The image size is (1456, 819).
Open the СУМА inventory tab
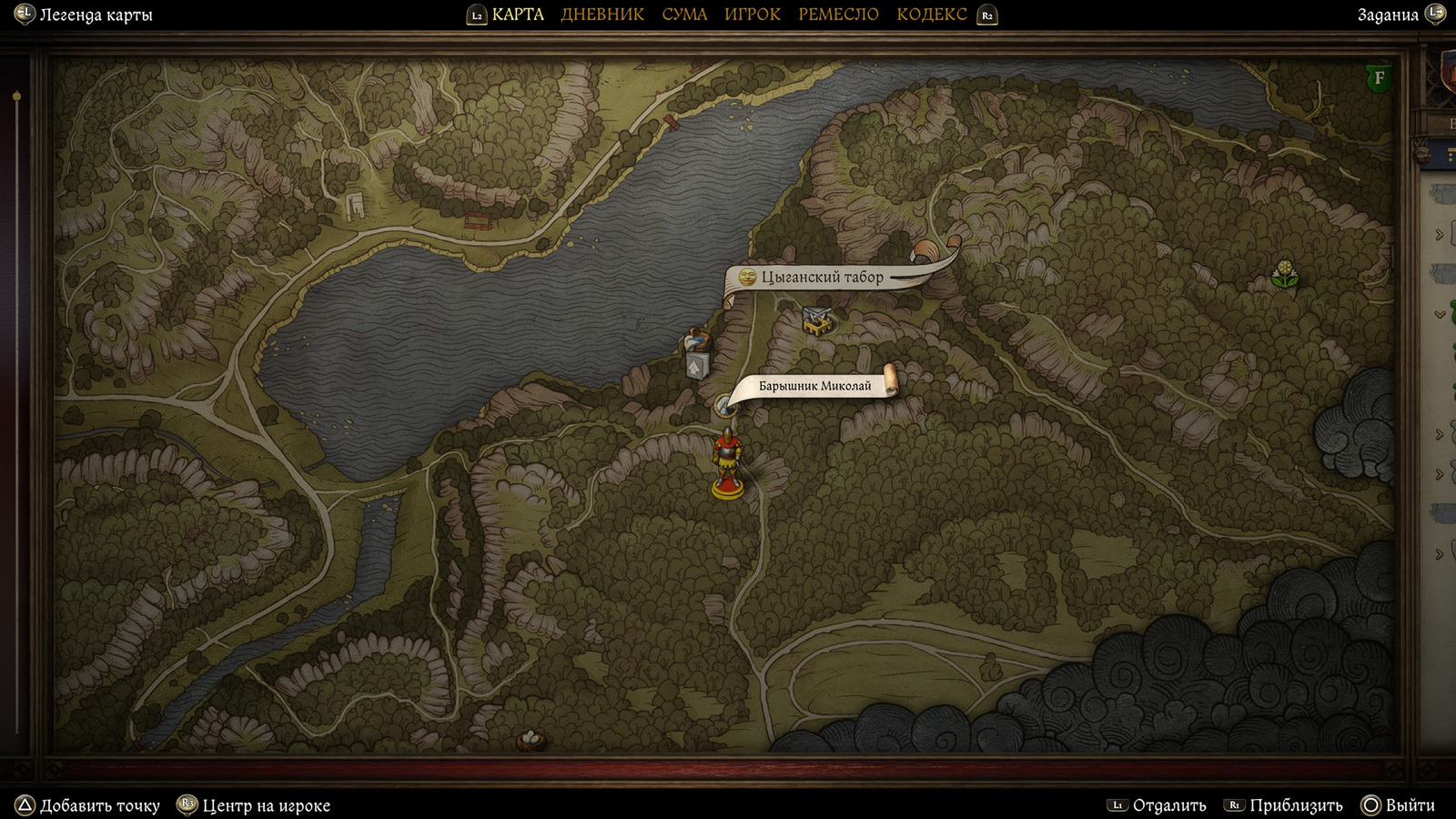684,15
